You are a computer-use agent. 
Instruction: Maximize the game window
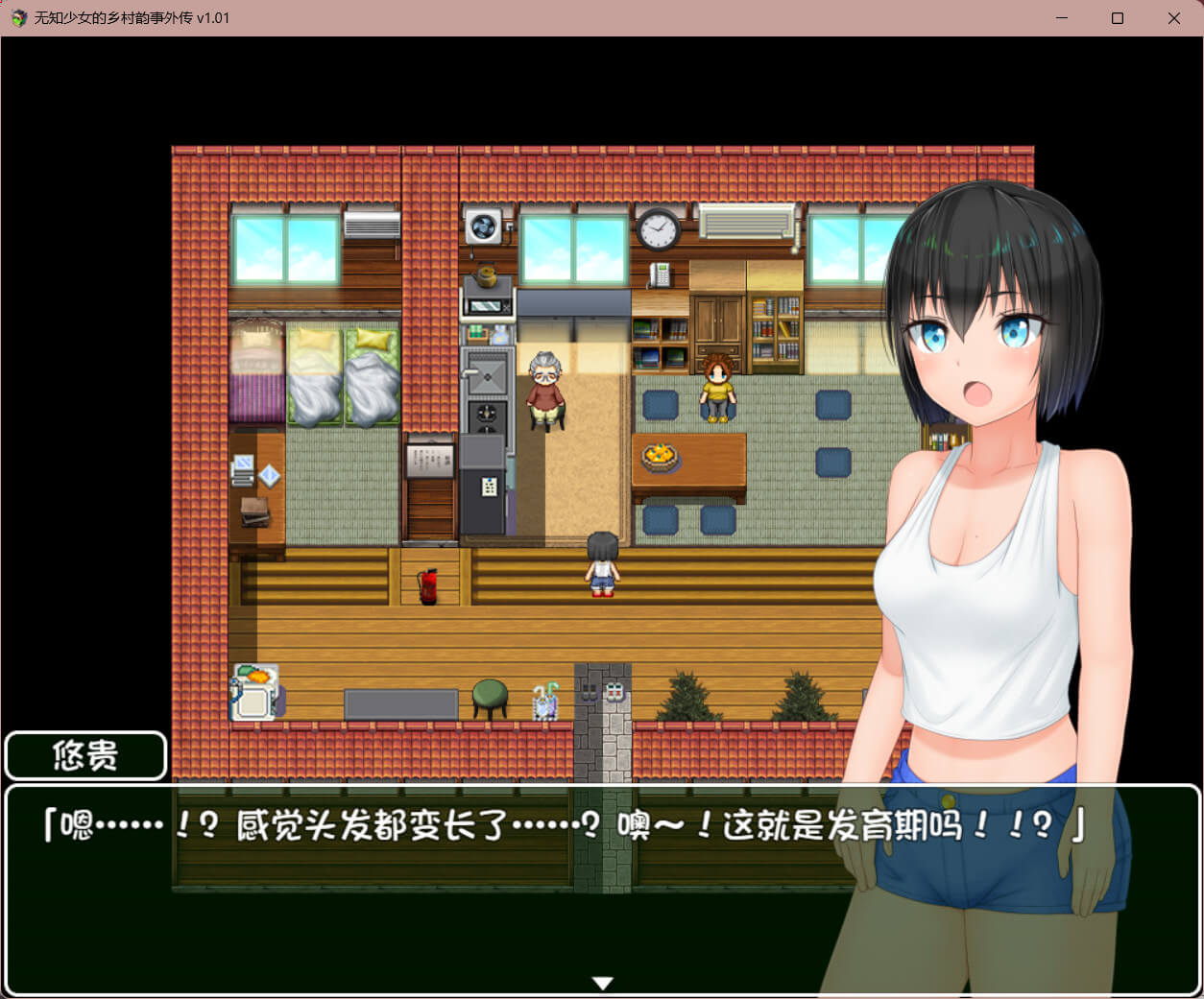click(1118, 18)
